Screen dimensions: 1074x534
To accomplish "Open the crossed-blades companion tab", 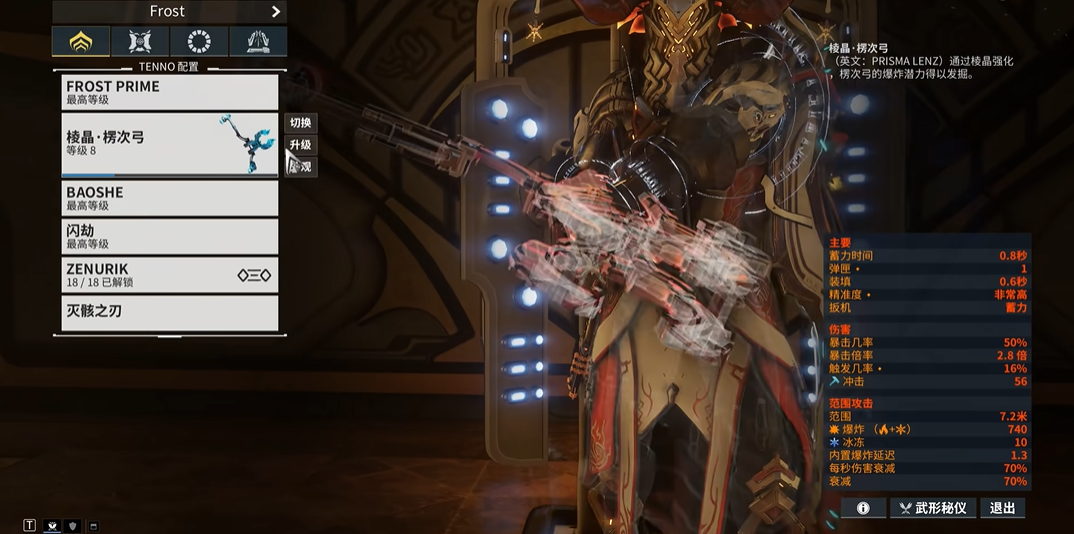I will coord(140,42).
